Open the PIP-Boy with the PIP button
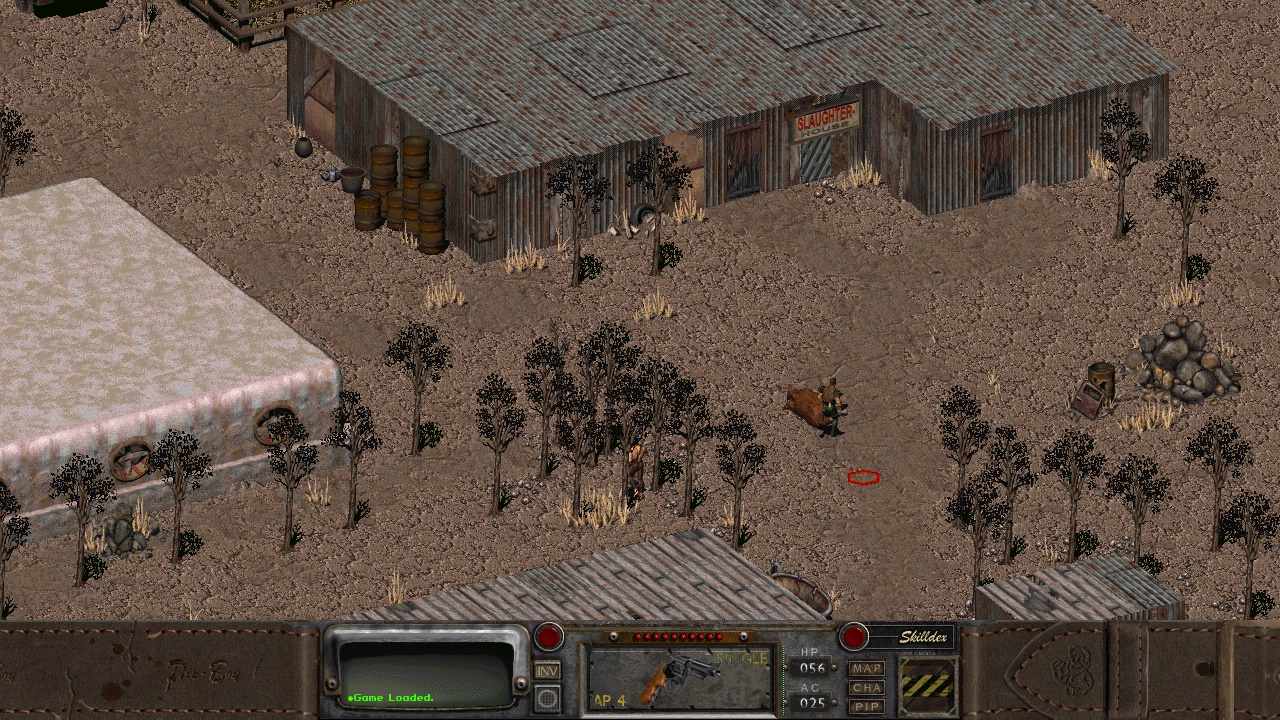This screenshot has height=720, width=1280. tap(867, 706)
